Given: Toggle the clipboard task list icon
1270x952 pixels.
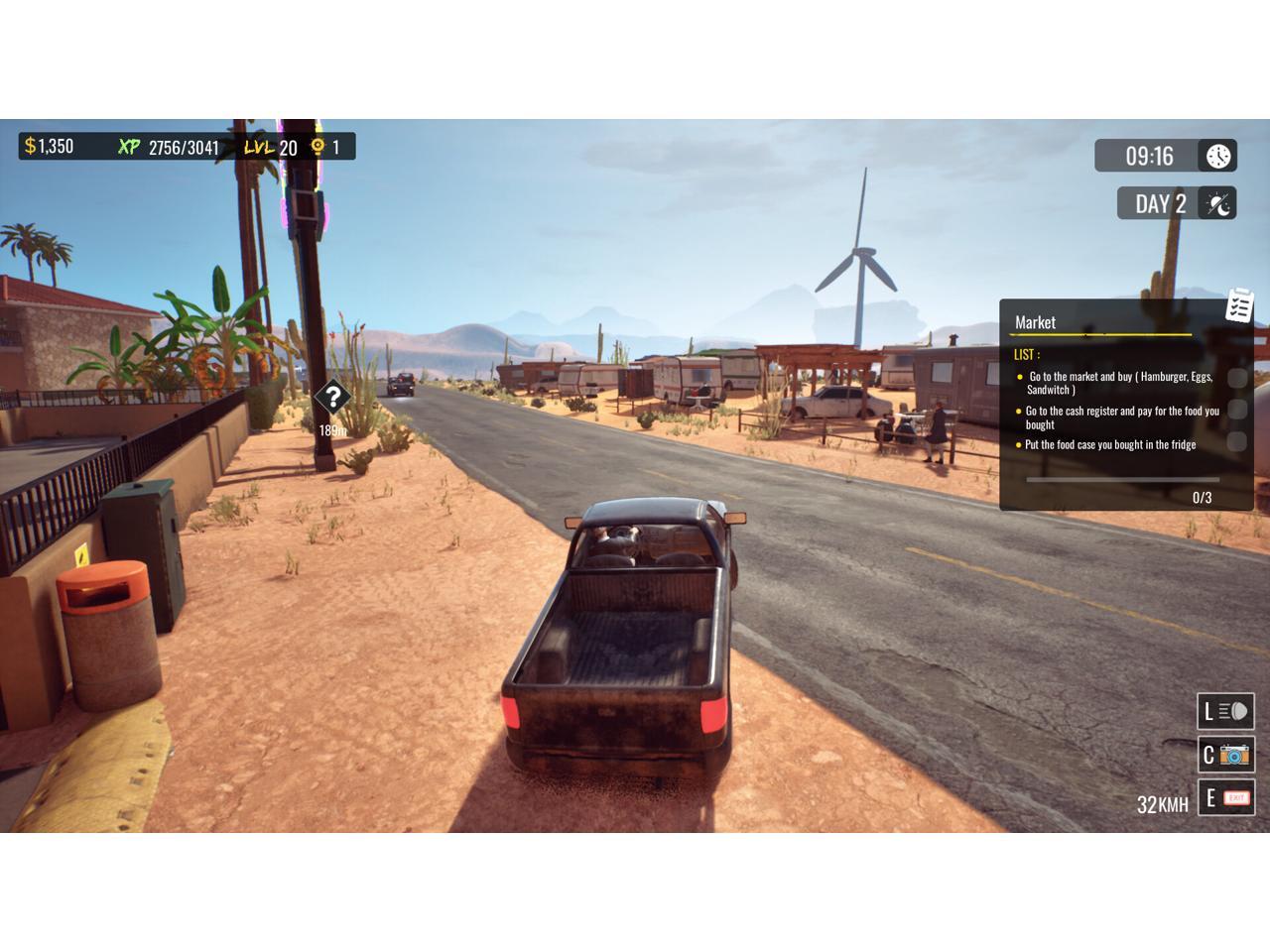Looking at the screenshot, I should [x=1239, y=305].
